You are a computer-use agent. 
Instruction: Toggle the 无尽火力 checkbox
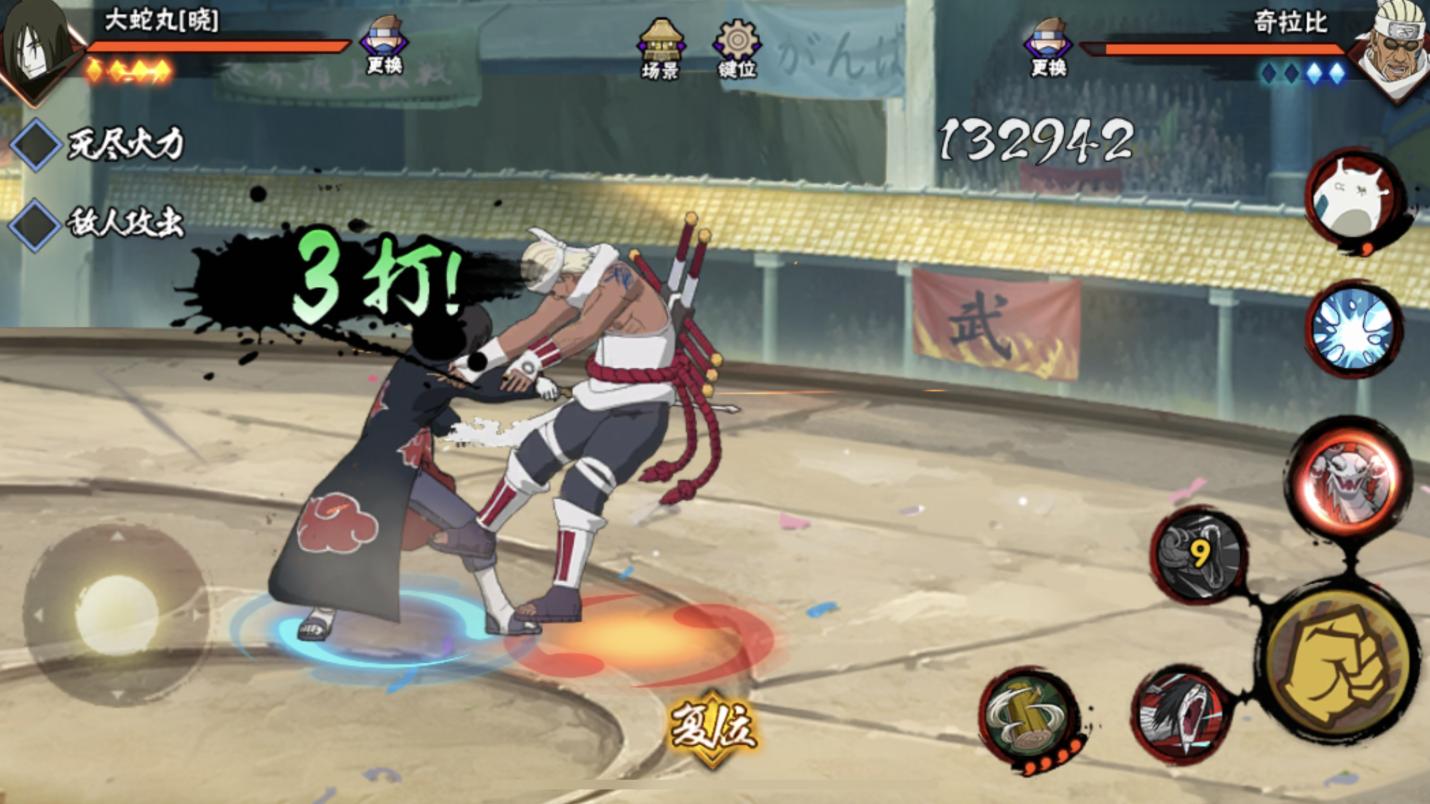click(x=36, y=145)
